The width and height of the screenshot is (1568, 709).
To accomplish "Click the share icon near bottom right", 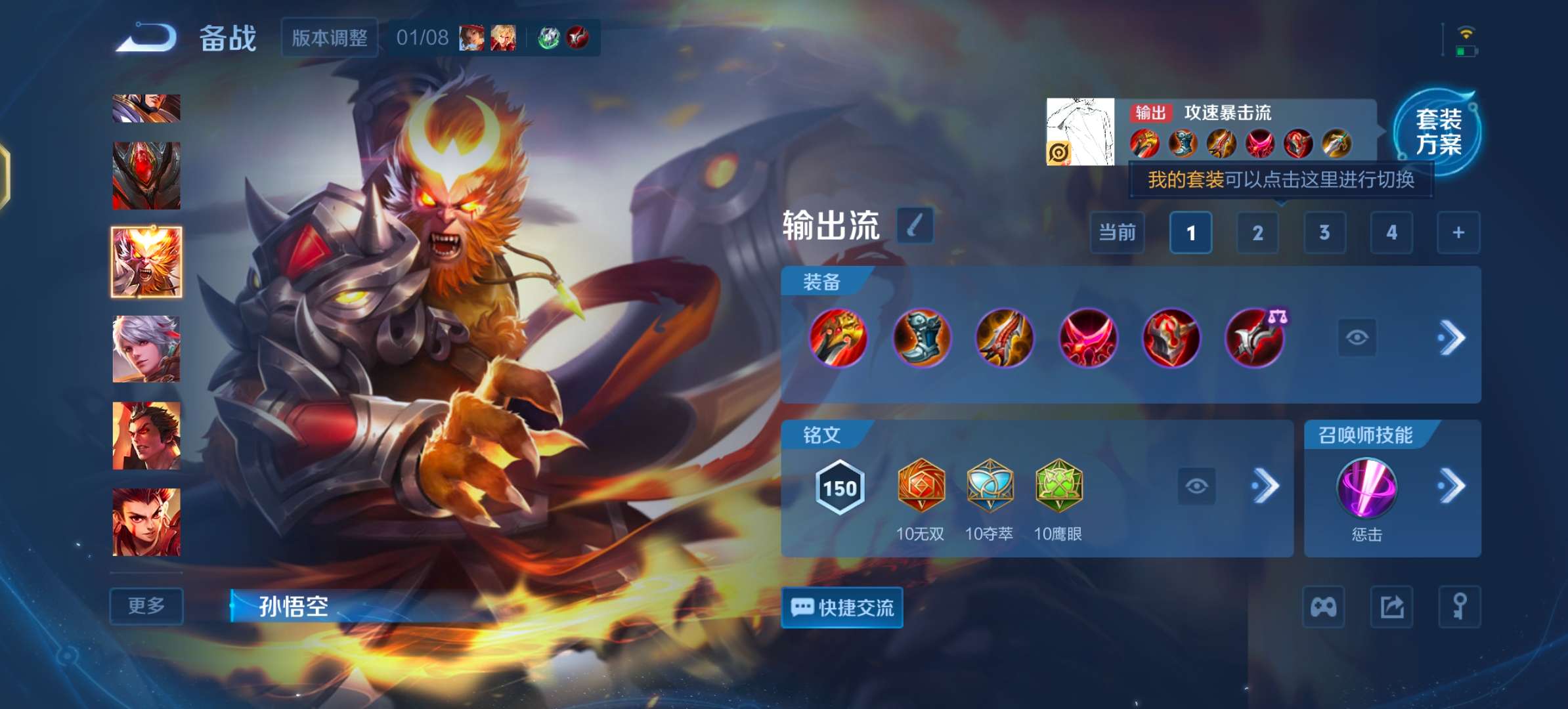I will (x=1392, y=607).
